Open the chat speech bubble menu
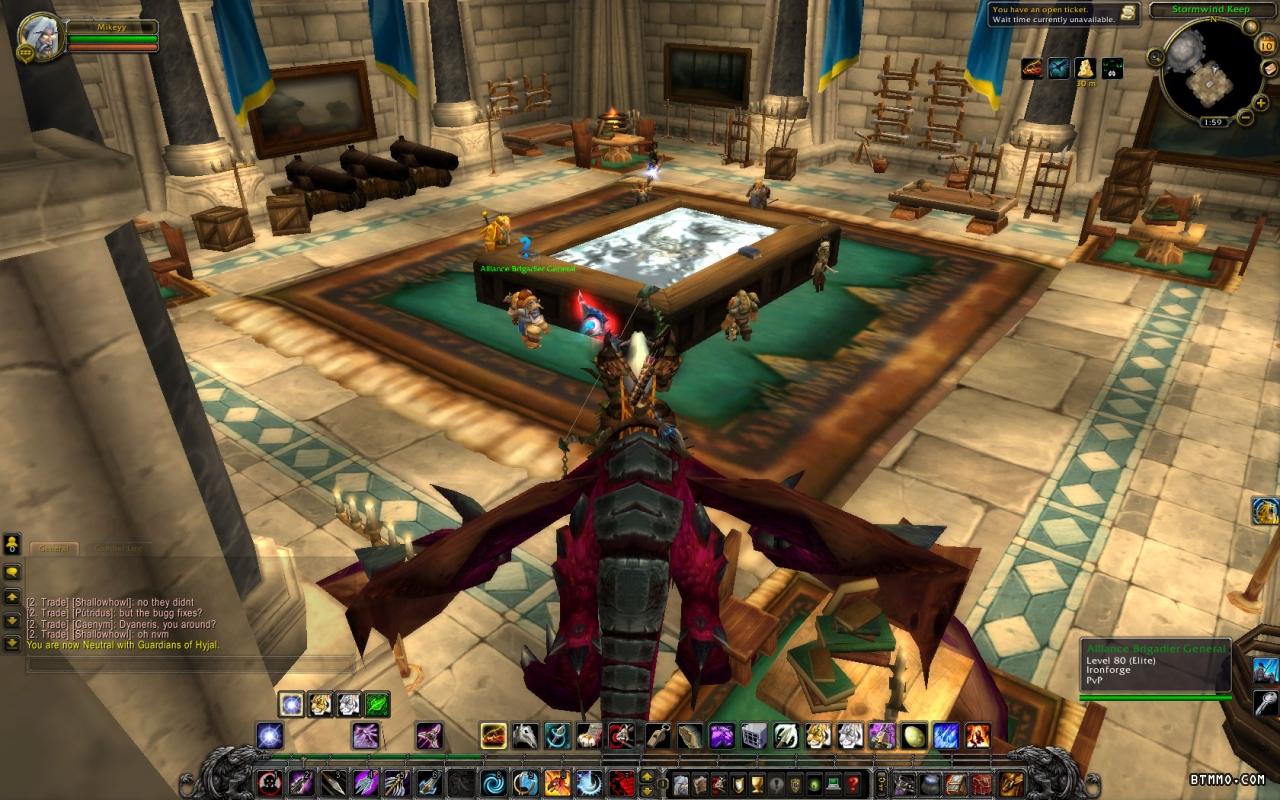The width and height of the screenshot is (1280, 800). pyautogui.click(x=12, y=571)
